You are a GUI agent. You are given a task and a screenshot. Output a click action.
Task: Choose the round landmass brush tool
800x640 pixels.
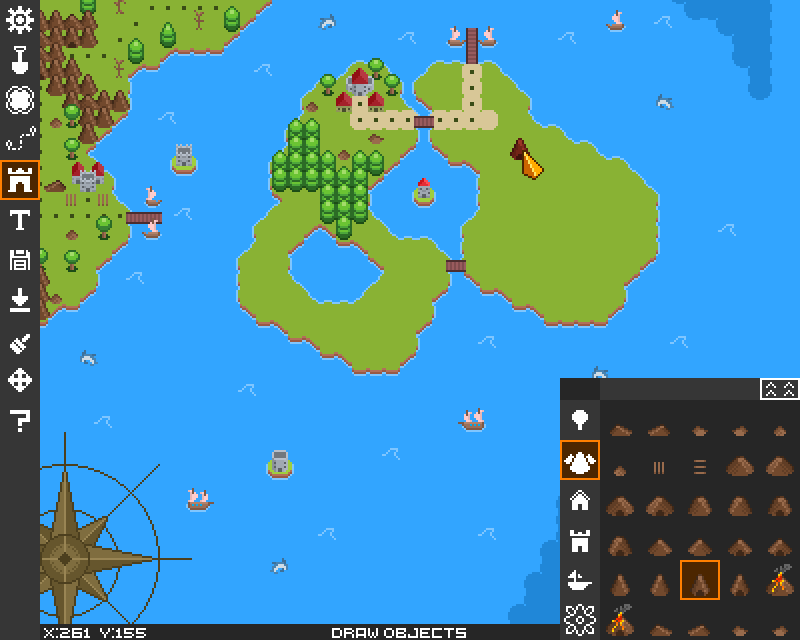click(20, 100)
